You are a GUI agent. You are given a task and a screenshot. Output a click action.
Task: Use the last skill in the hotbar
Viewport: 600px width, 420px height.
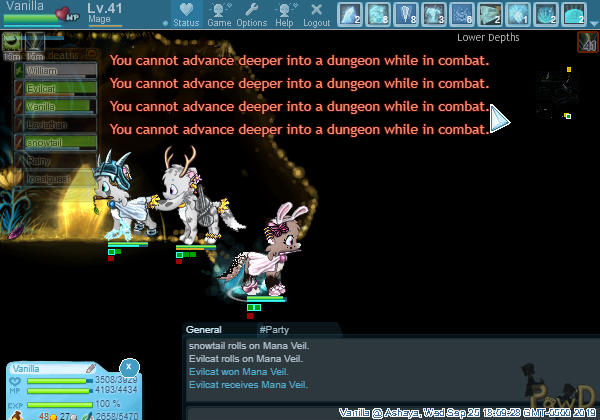[x=574, y=13]
